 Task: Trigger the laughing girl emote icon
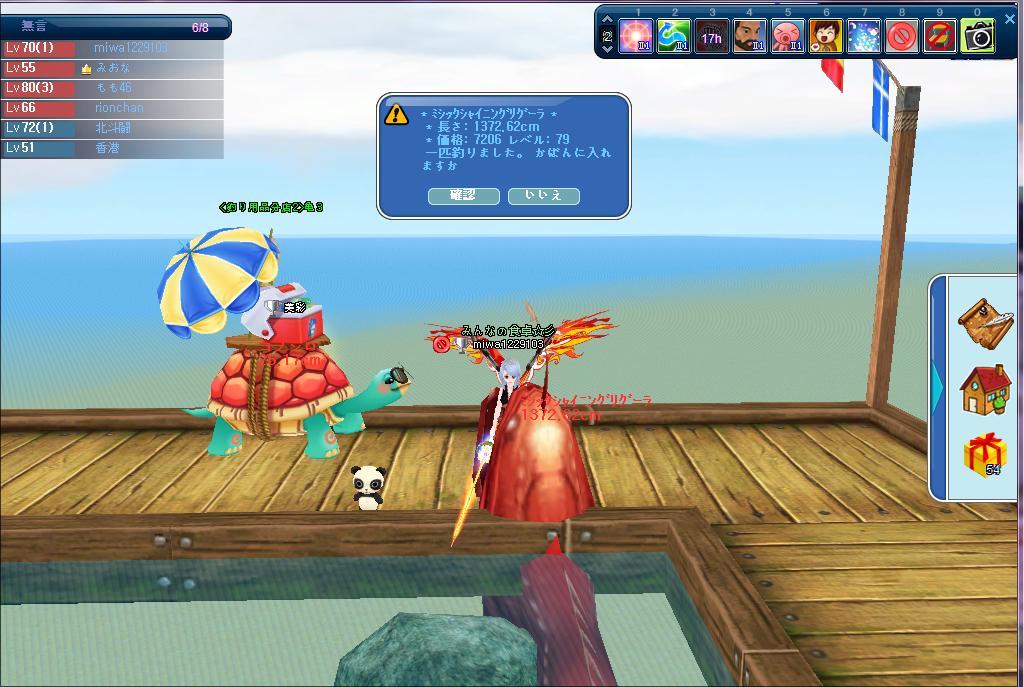[x=825, y=37]
